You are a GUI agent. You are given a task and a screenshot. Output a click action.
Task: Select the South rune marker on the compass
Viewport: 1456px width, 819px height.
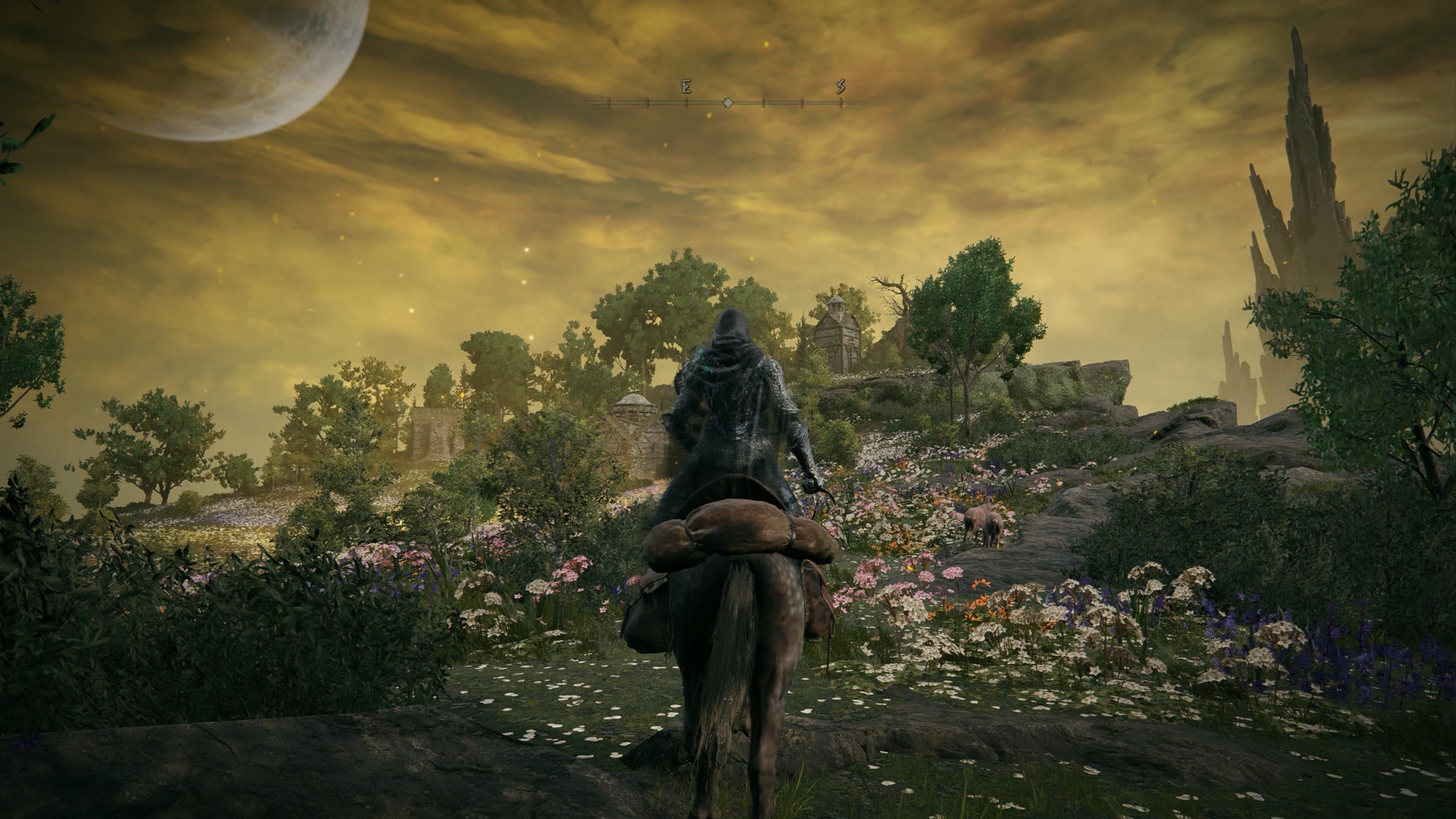click(841, 87)
